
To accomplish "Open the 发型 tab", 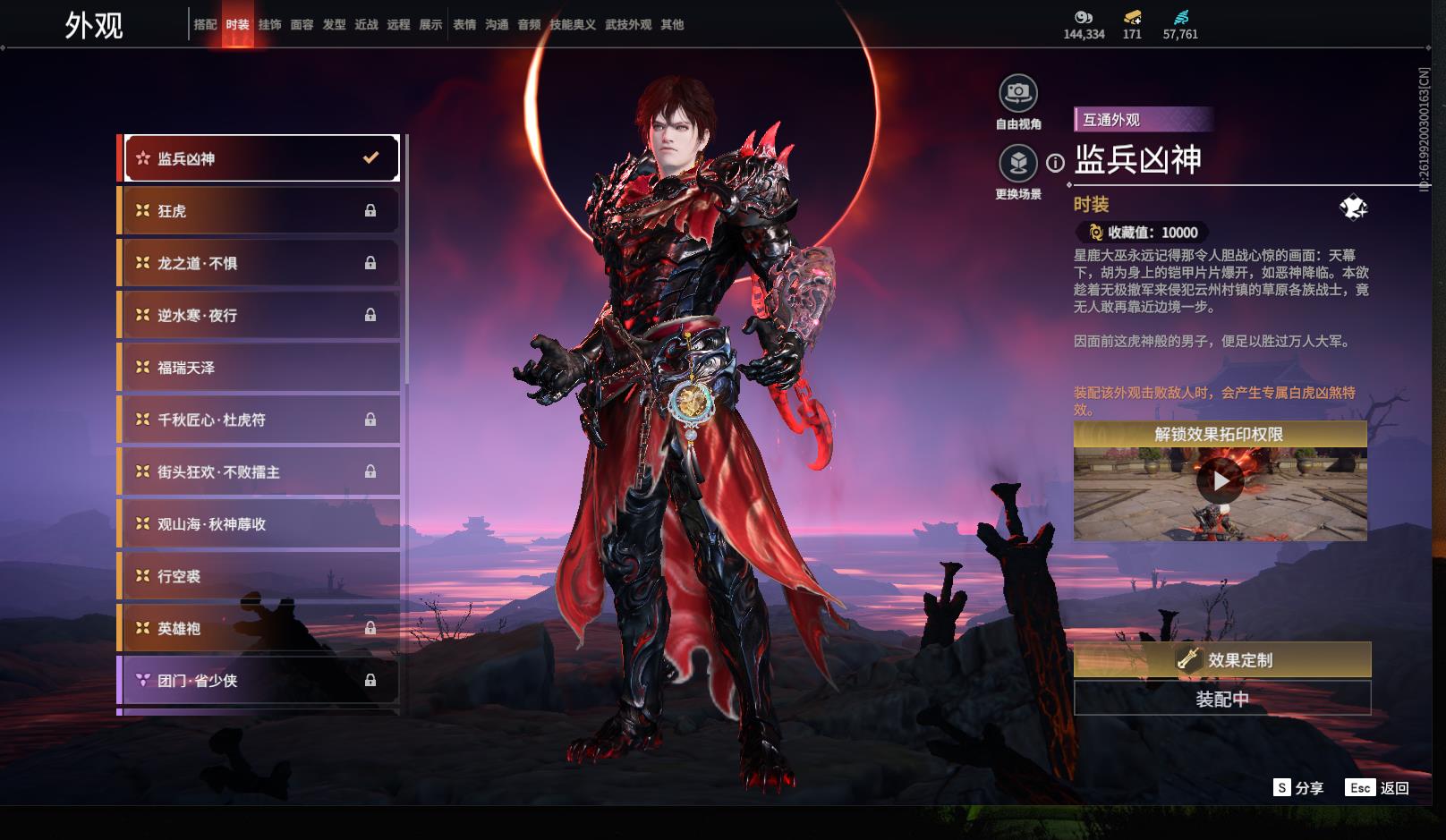I will click(x=334, y=25).
